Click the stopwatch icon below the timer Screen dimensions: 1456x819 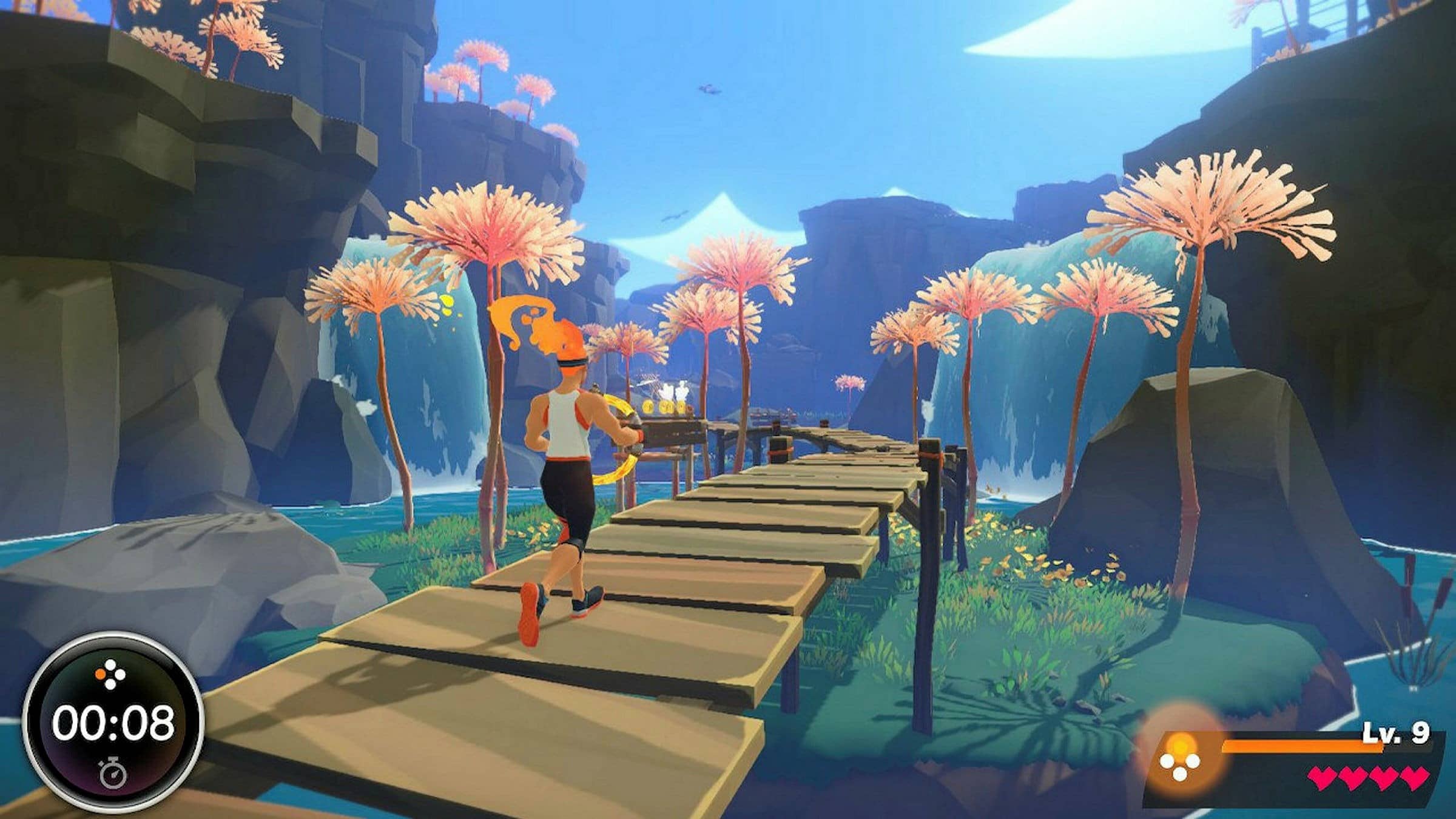113,773
